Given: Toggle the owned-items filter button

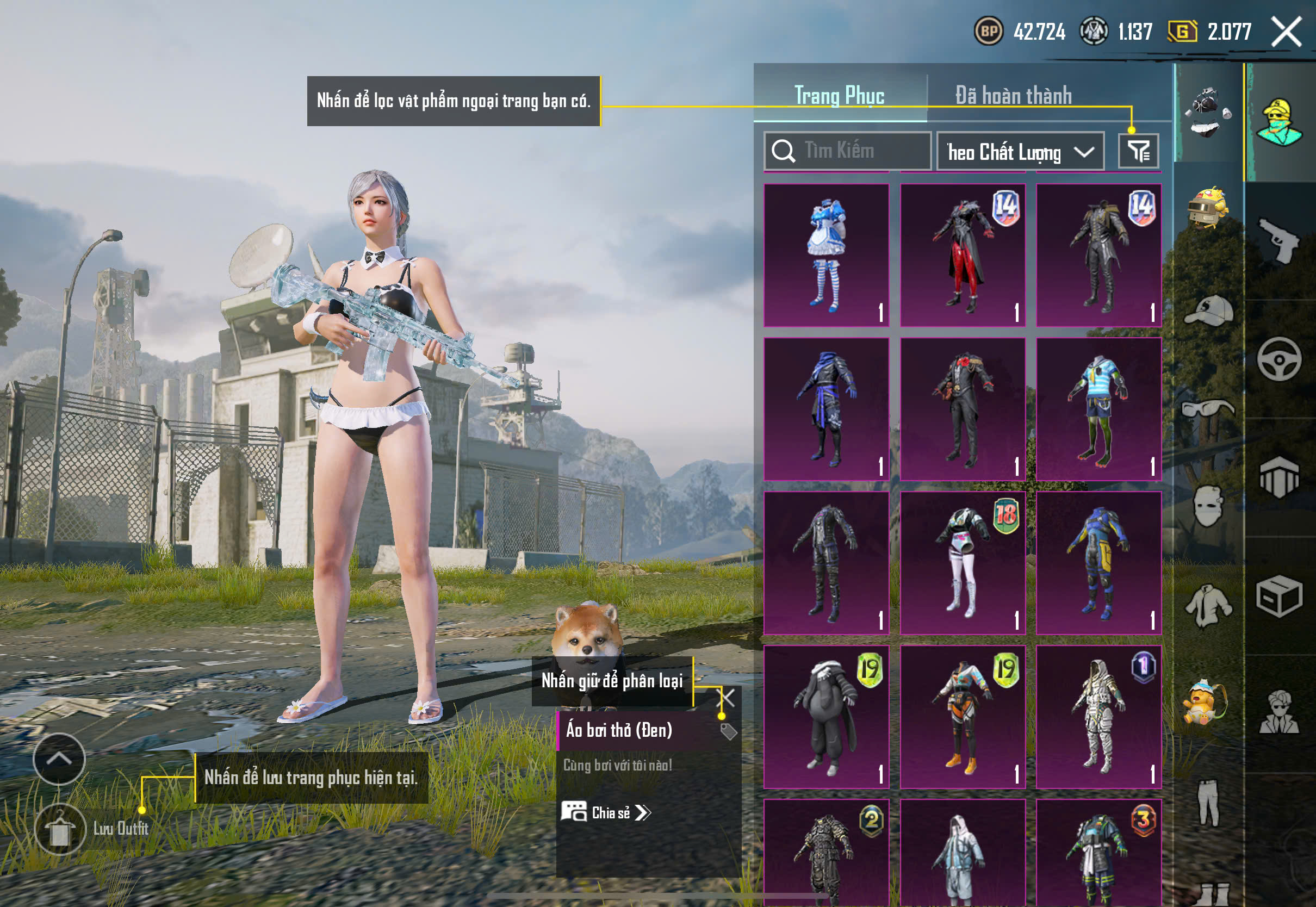Looking at the screenshot, I should [x=1138, y=151].
